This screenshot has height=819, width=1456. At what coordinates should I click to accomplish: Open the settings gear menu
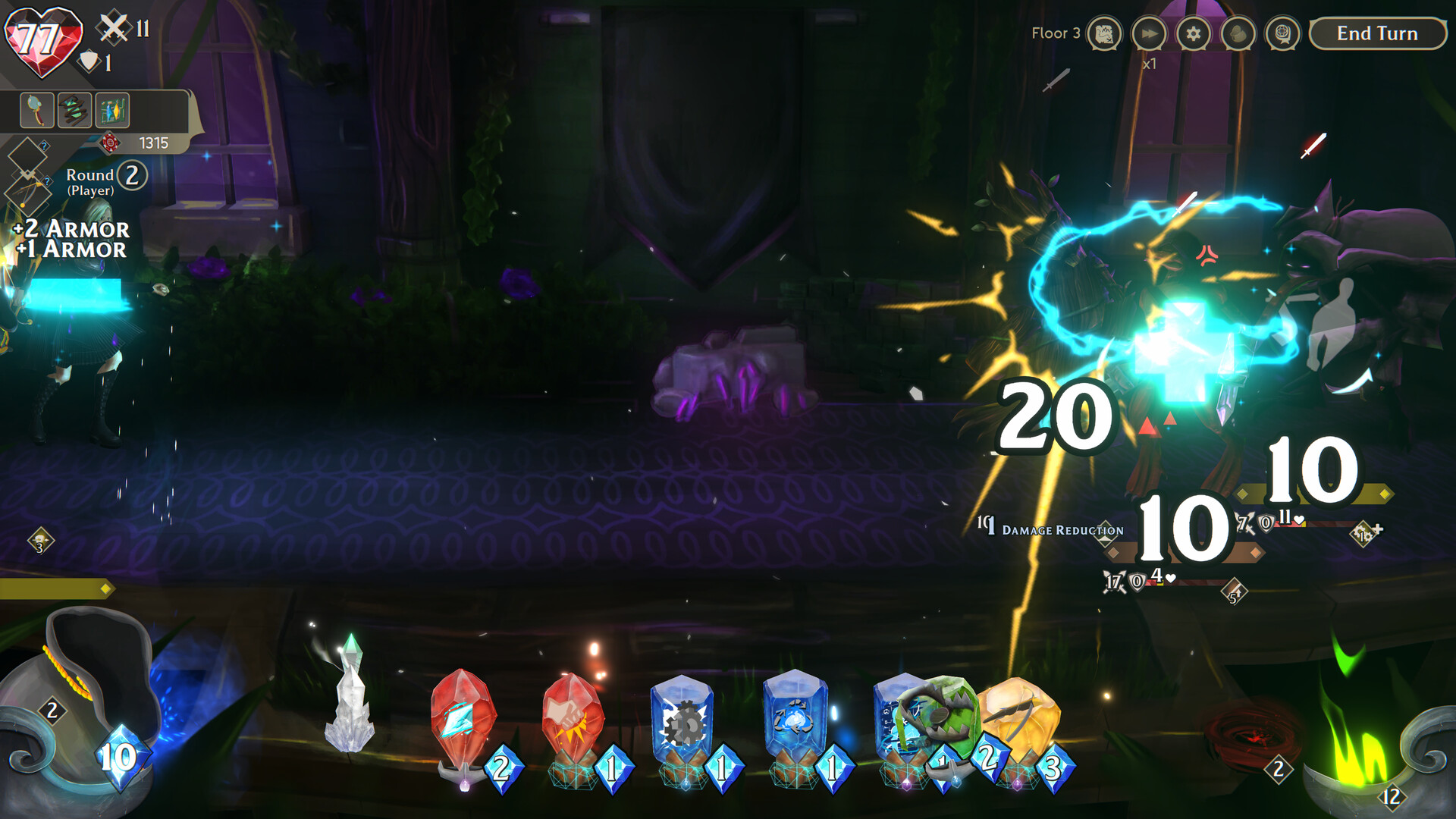(x=1194, y=33)
